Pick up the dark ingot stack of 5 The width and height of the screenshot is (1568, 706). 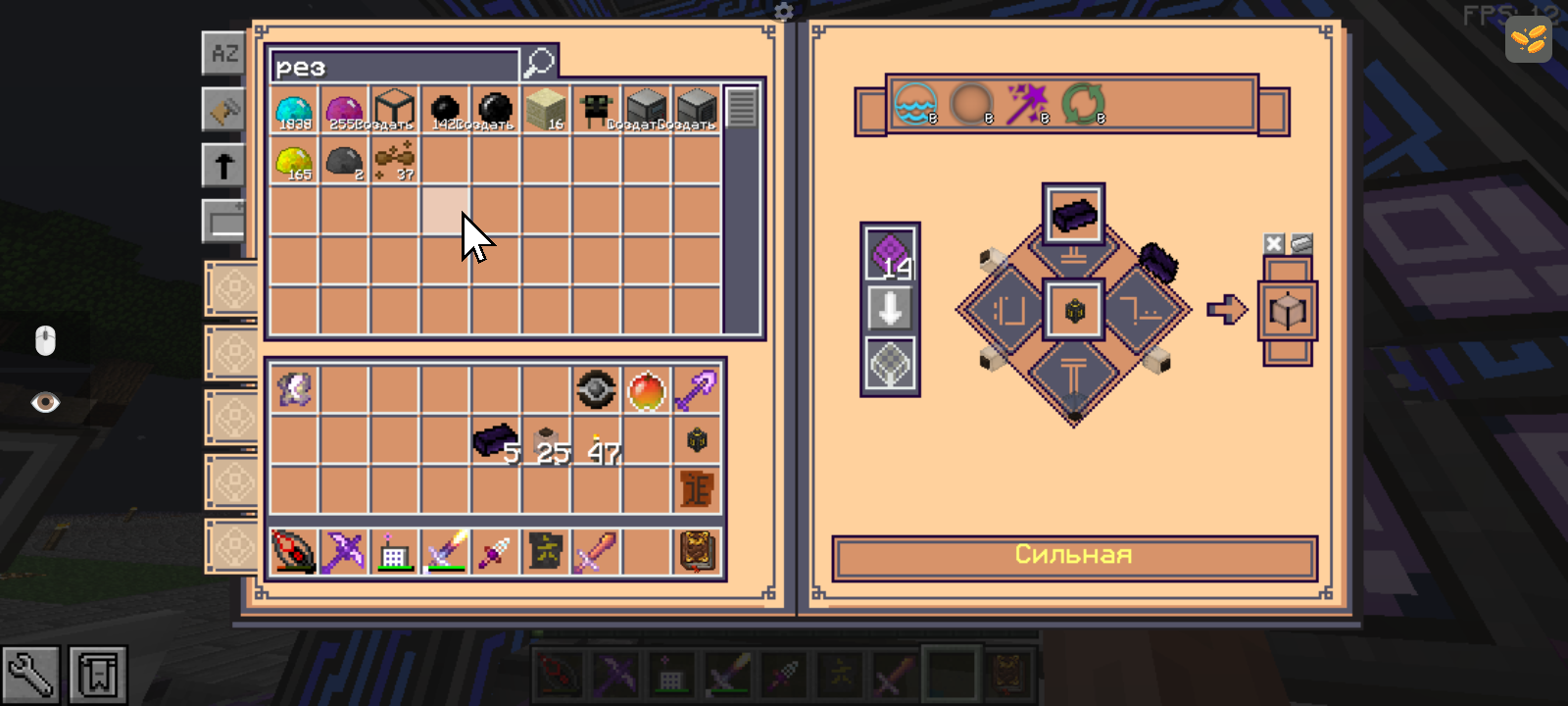click(x=493, y=440)
